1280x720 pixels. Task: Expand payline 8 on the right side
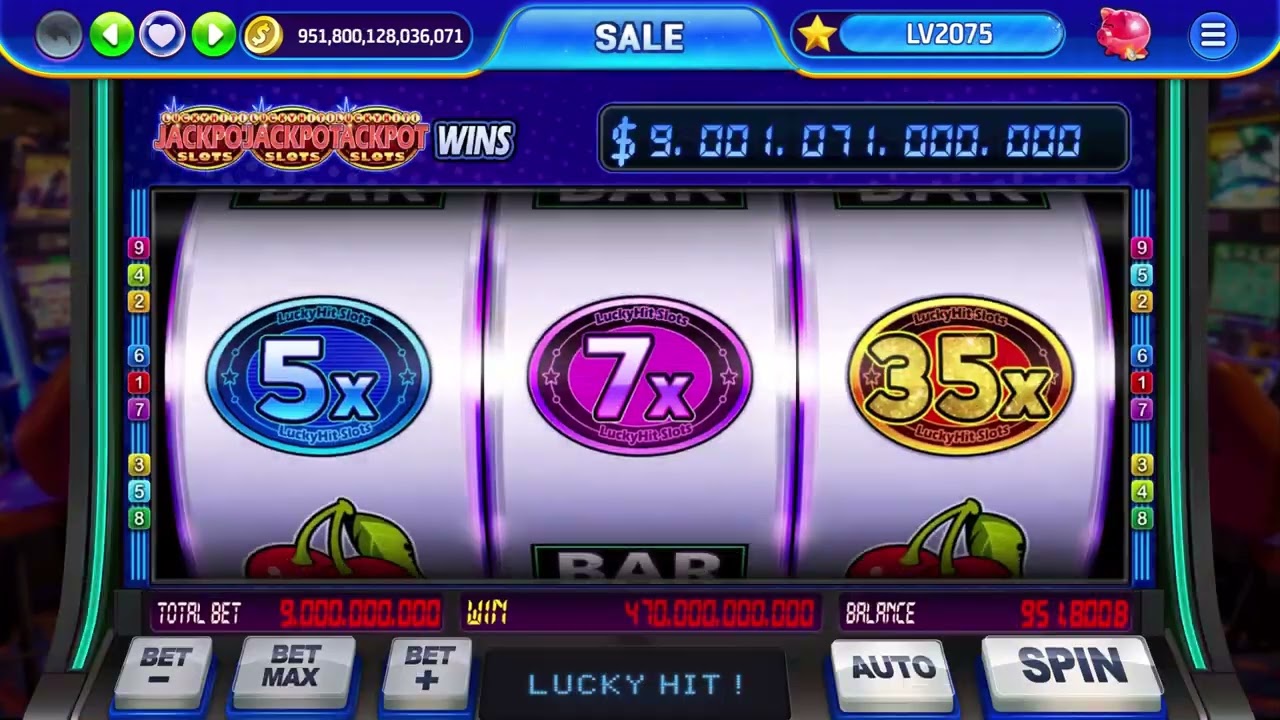click(1140, 518)
